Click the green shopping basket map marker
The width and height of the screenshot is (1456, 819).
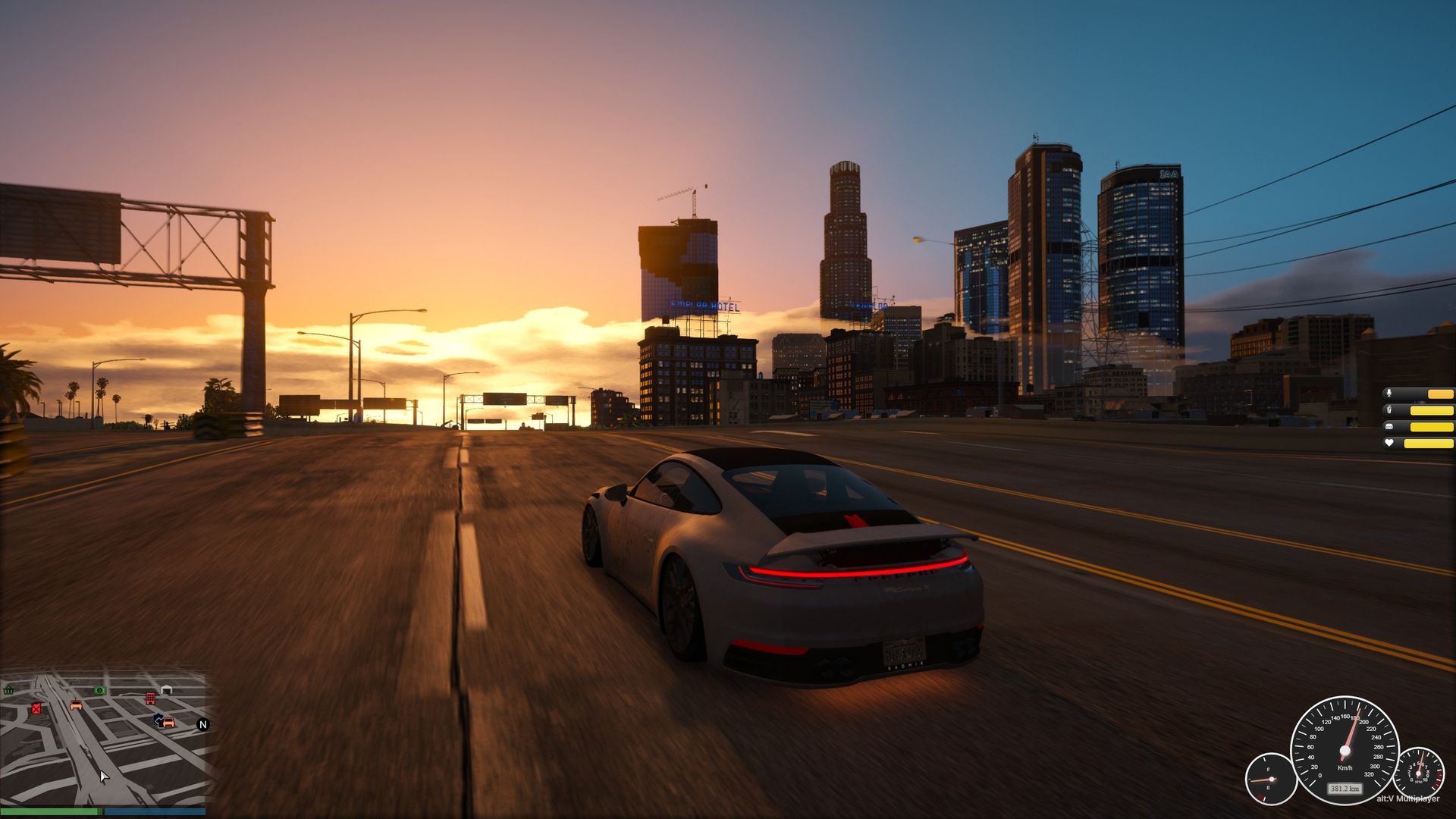click(x=9, y=689)
